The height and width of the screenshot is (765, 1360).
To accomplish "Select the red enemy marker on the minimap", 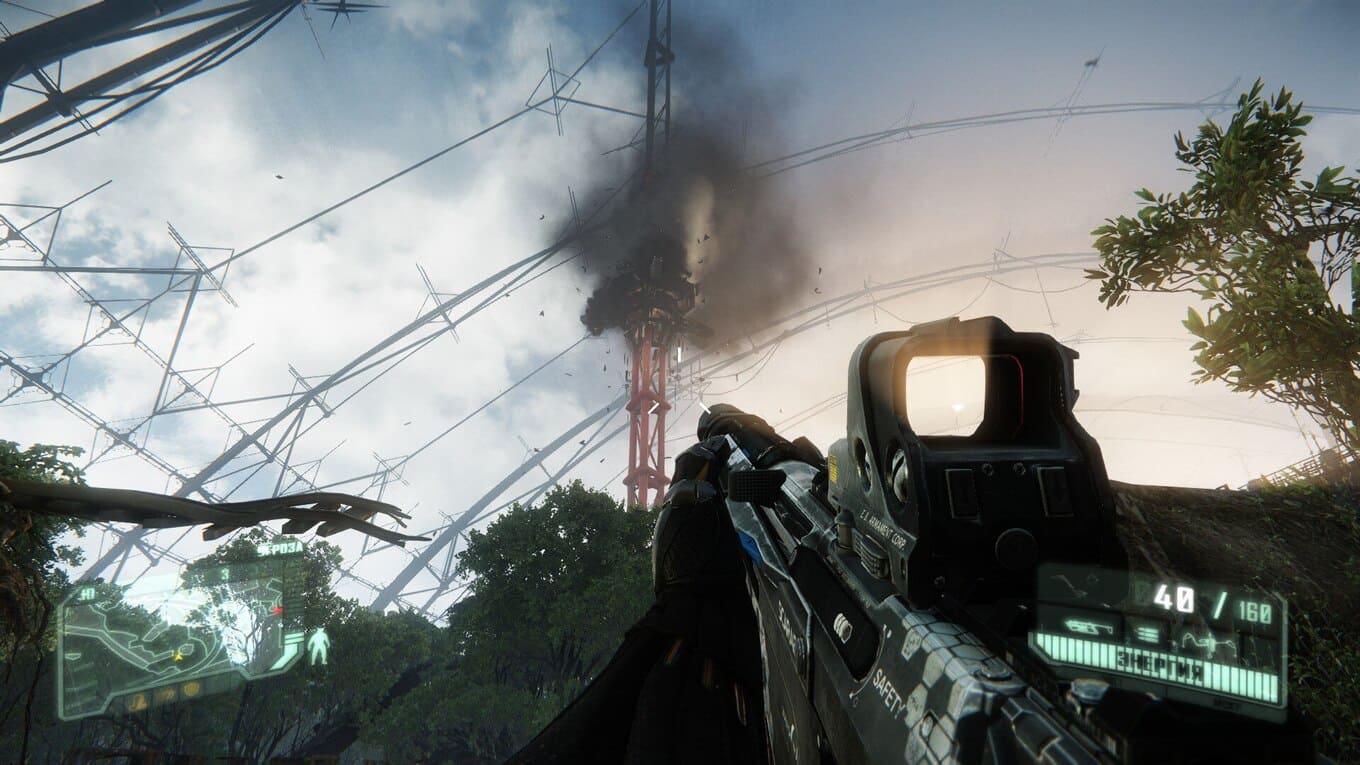I will tap(278, 609).
